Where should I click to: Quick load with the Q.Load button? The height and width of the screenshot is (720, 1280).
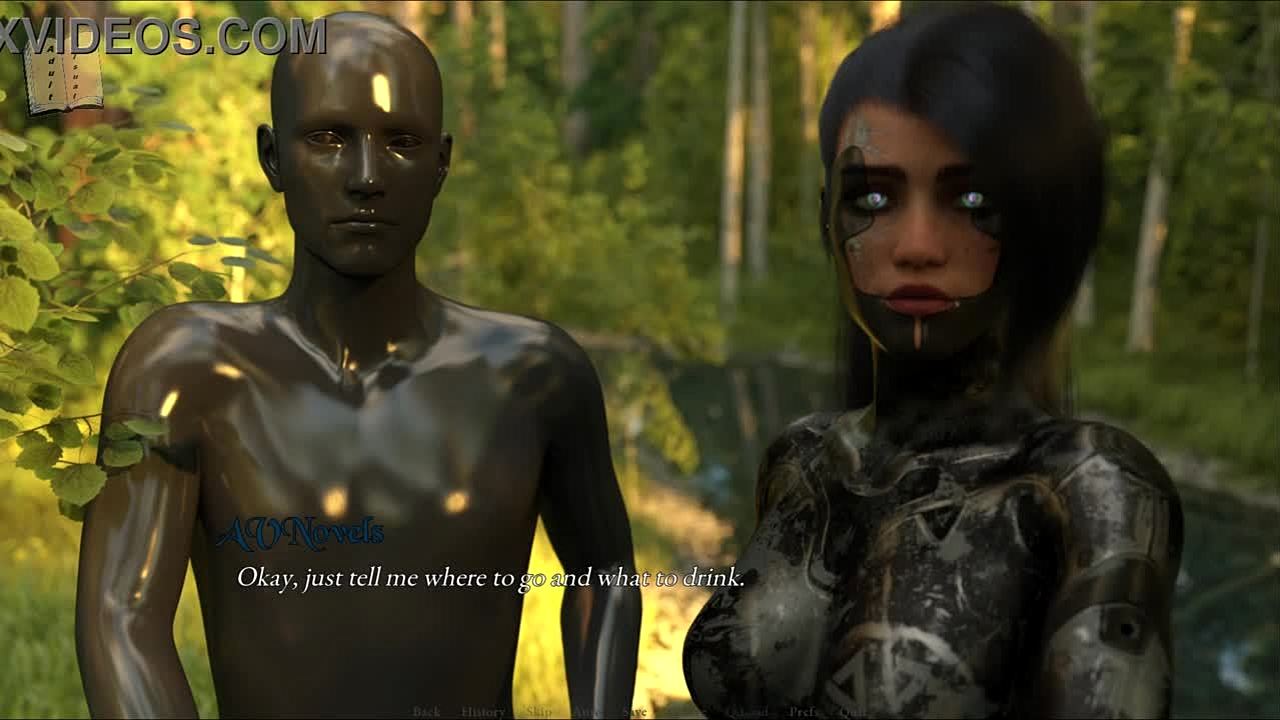click(x=748, y=712)
